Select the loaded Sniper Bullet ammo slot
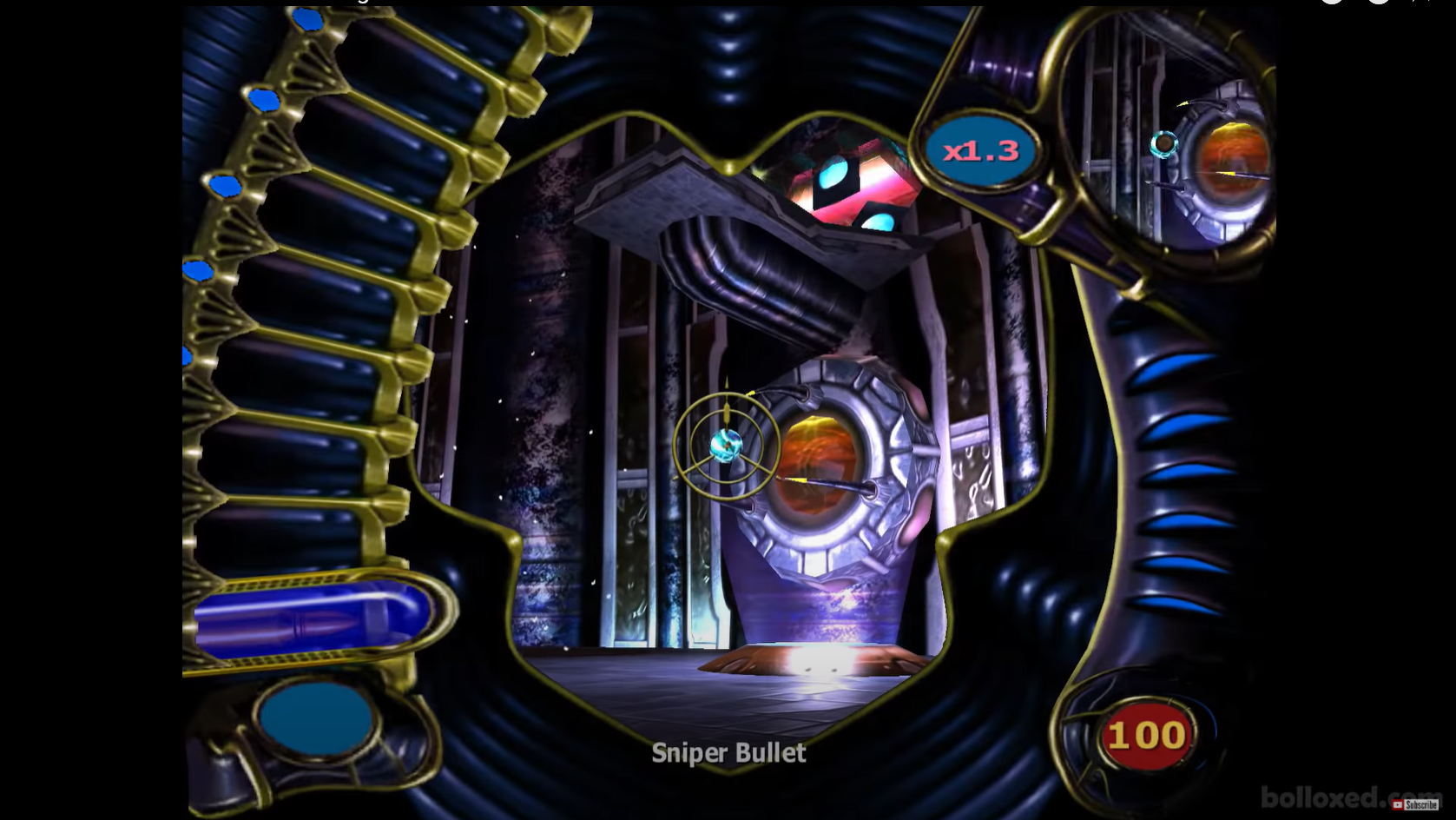1456x820 pixels. tap(313, 620)
